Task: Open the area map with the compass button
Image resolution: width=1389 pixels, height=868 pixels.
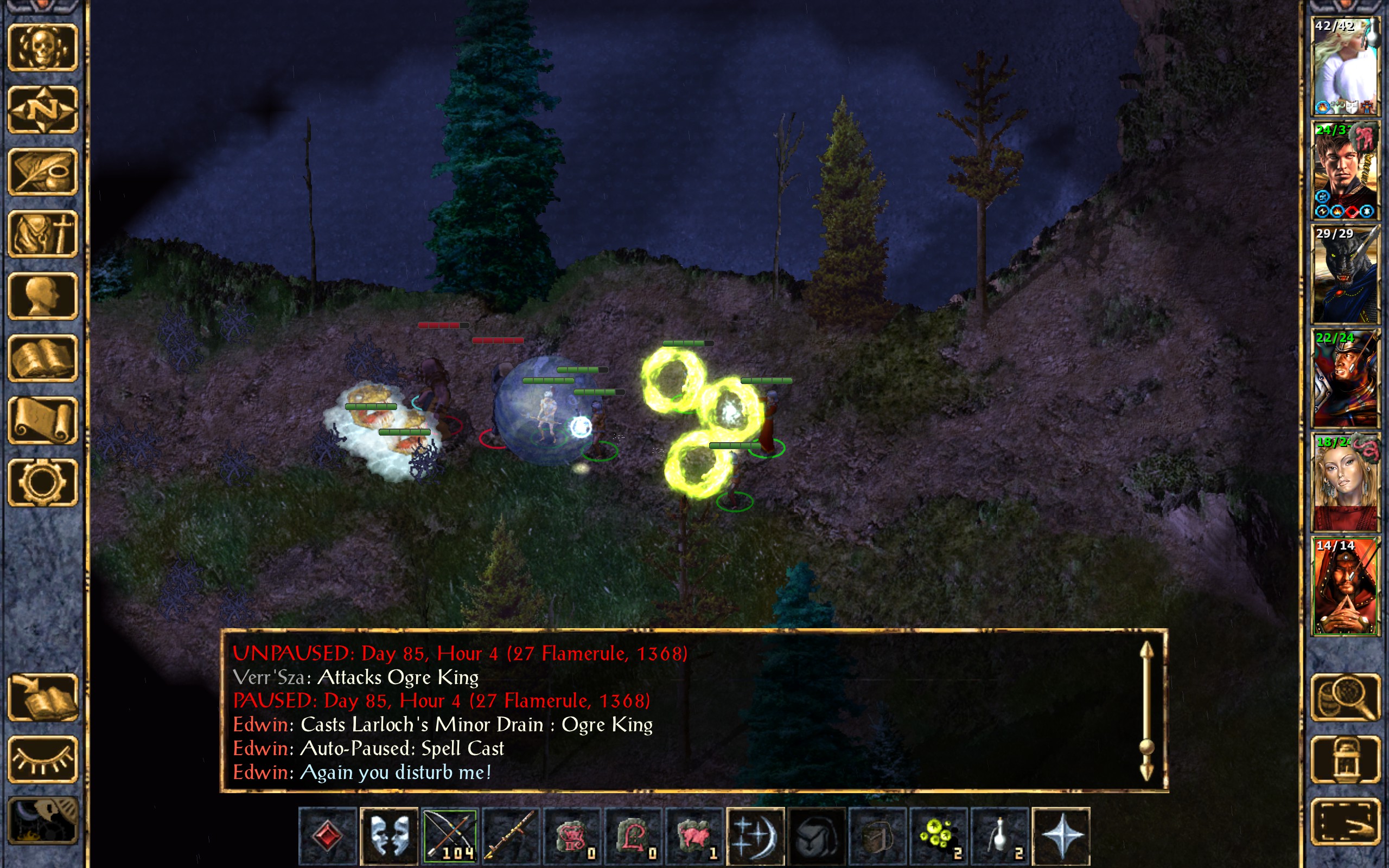Action: pyautogui.click(x=43, y=110)
